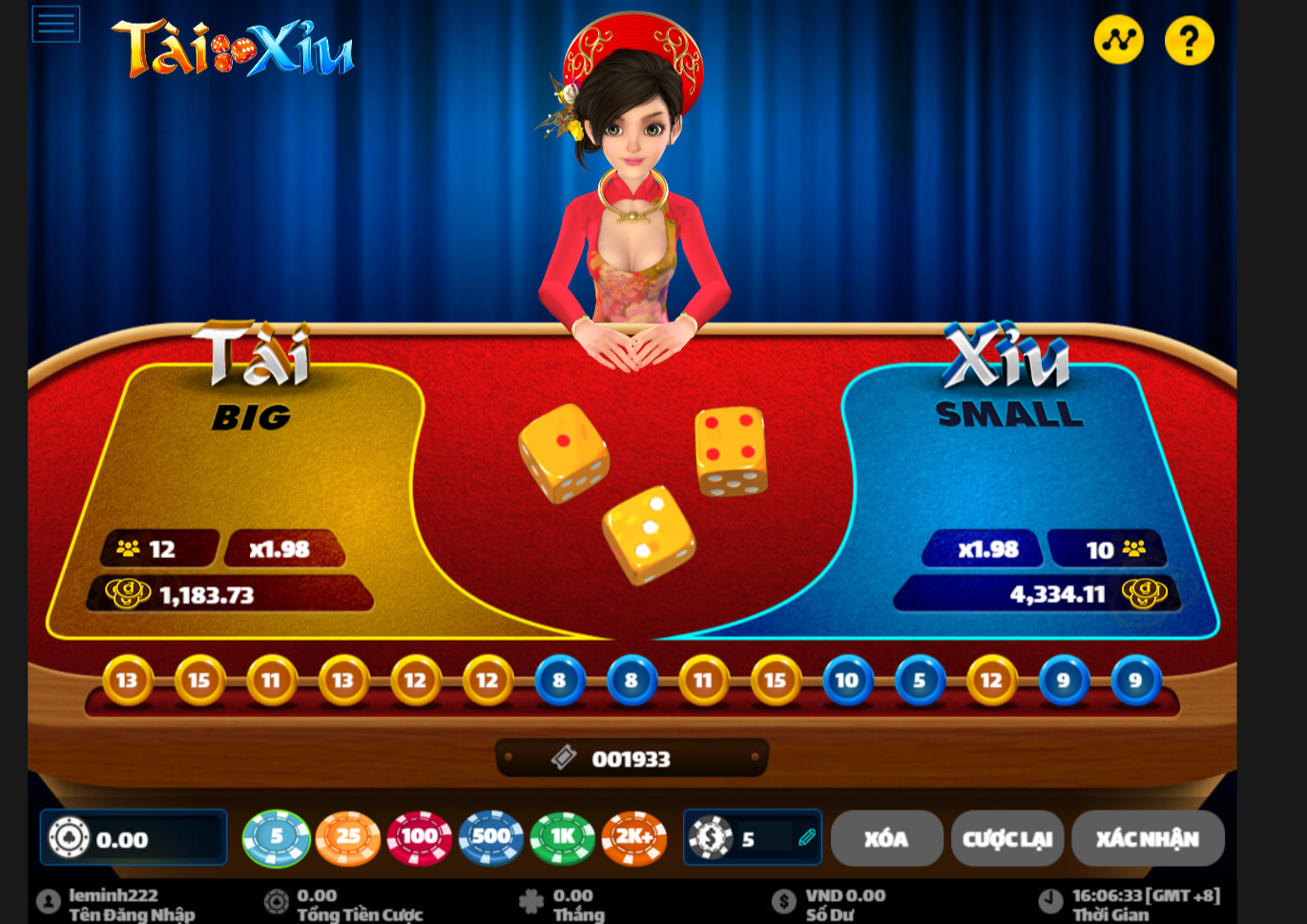This screenshot has width=1307, height=924.
Task: Clear bets with the XÓA button
Action: pos(886,839)
